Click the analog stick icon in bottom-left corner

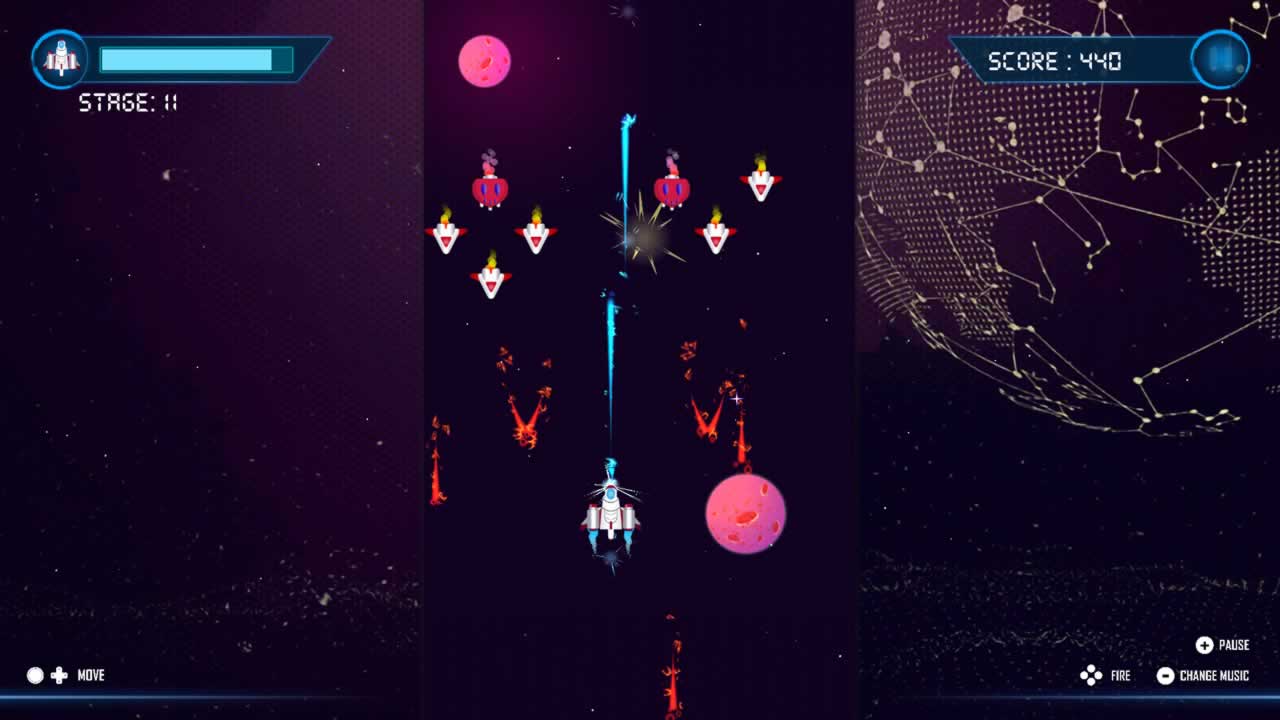tap(33, 675)
